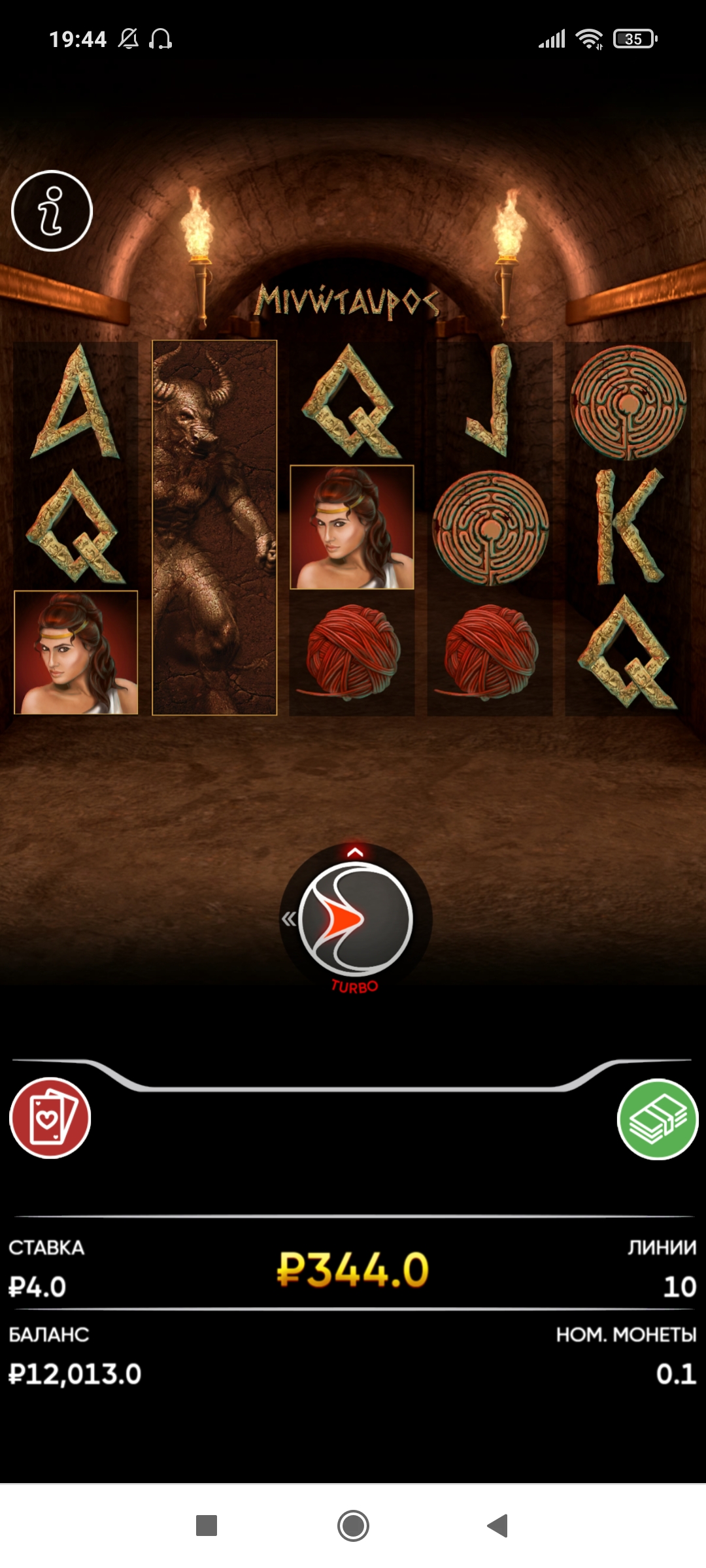Go to the Android home screen
Image resolution: width=706 pixels, height=1568 pixels.
coord(353,1526)
